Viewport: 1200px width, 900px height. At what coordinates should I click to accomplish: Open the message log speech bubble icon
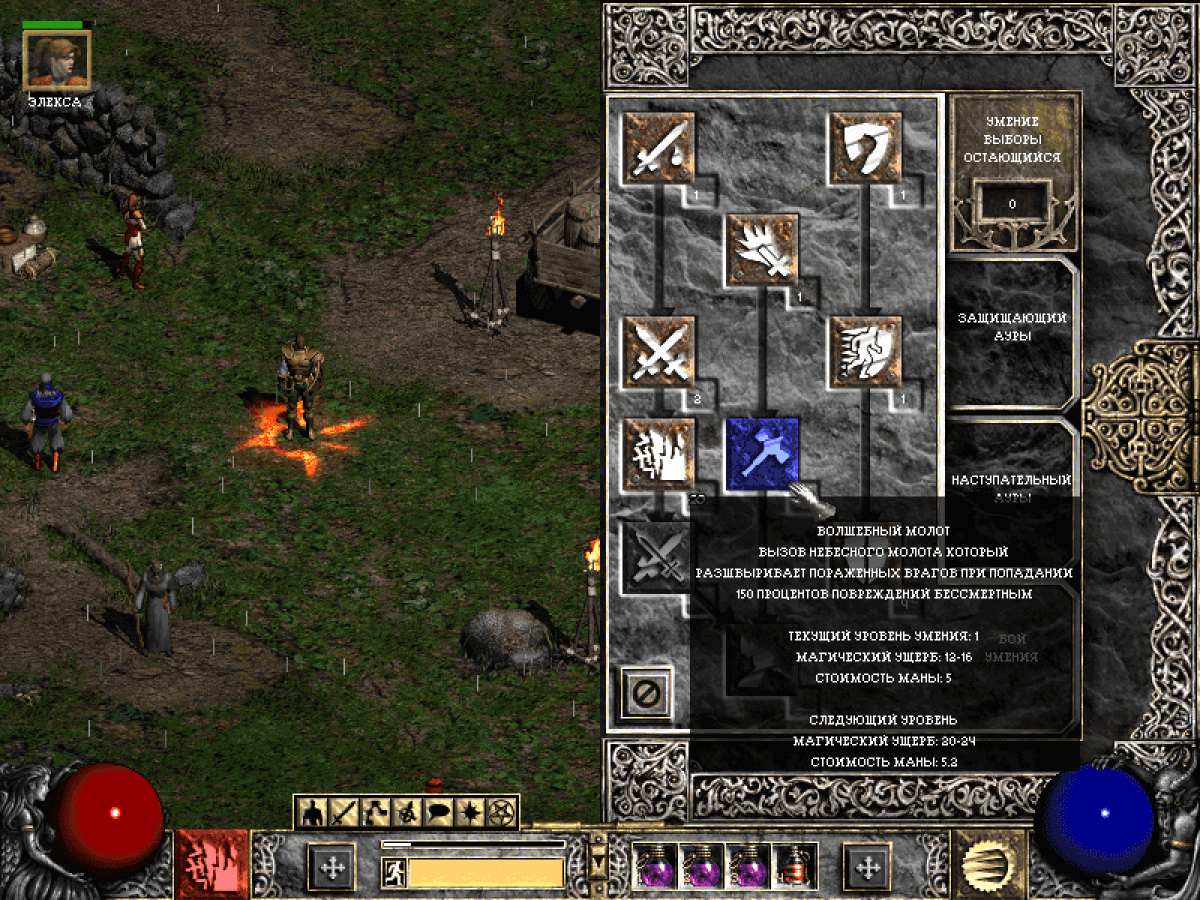(x=437, y=812)
